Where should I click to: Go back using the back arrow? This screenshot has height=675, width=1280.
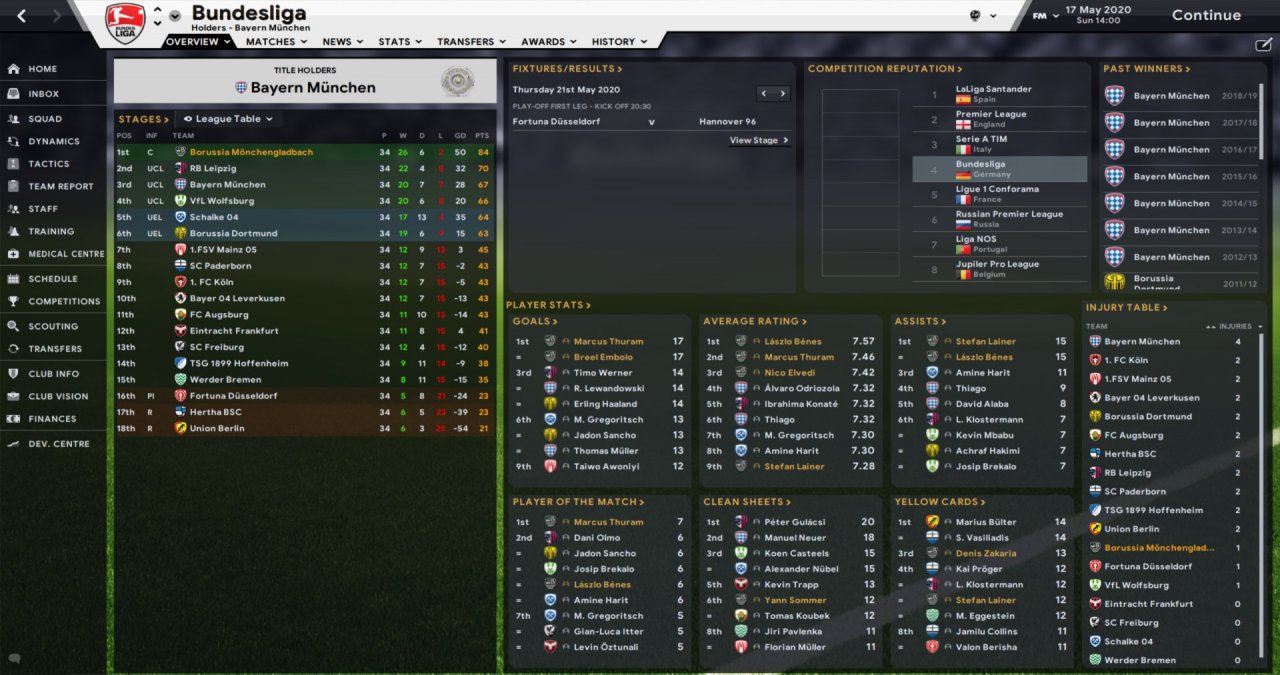22,15
